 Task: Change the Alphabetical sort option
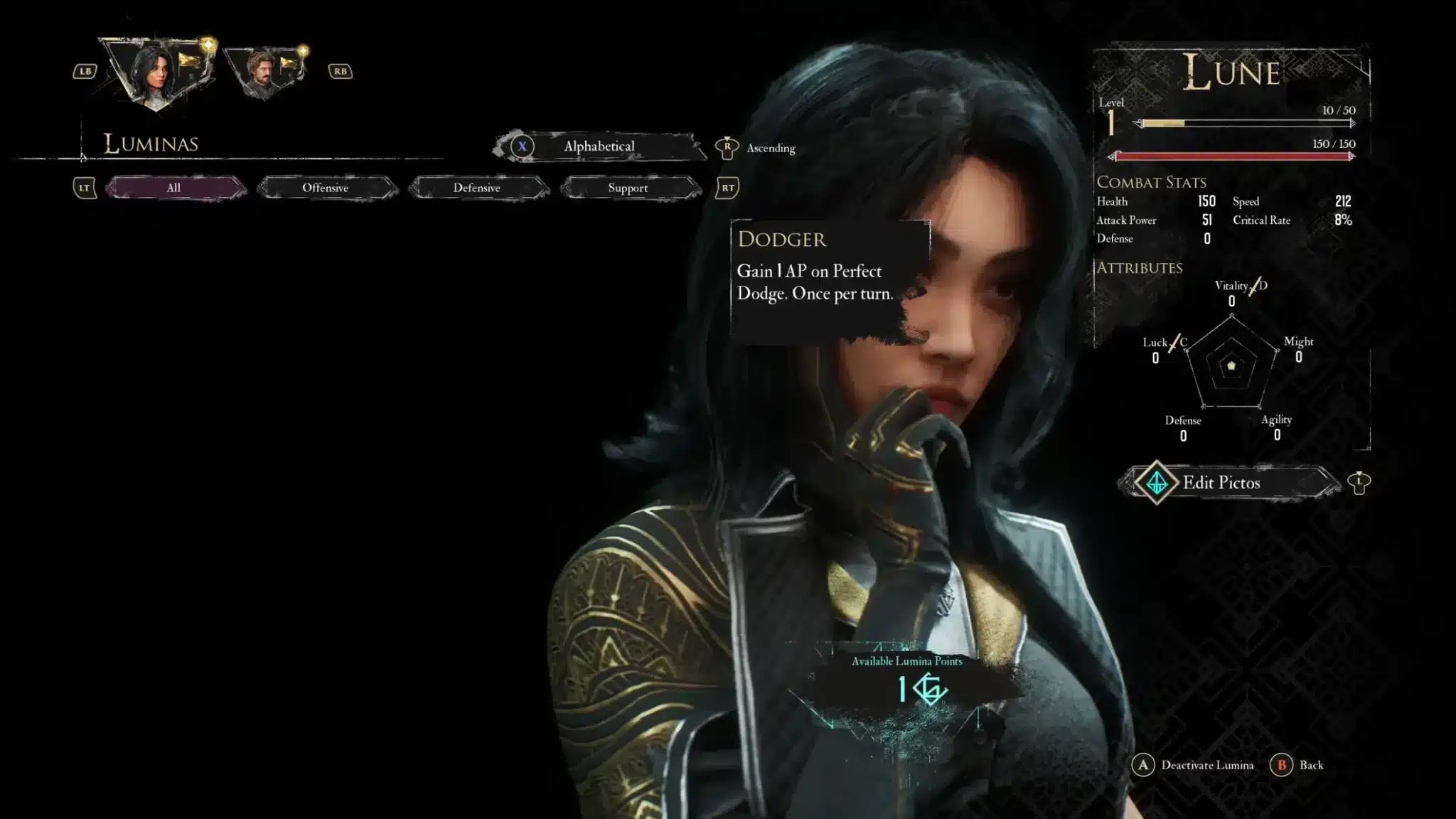[599, 146]
